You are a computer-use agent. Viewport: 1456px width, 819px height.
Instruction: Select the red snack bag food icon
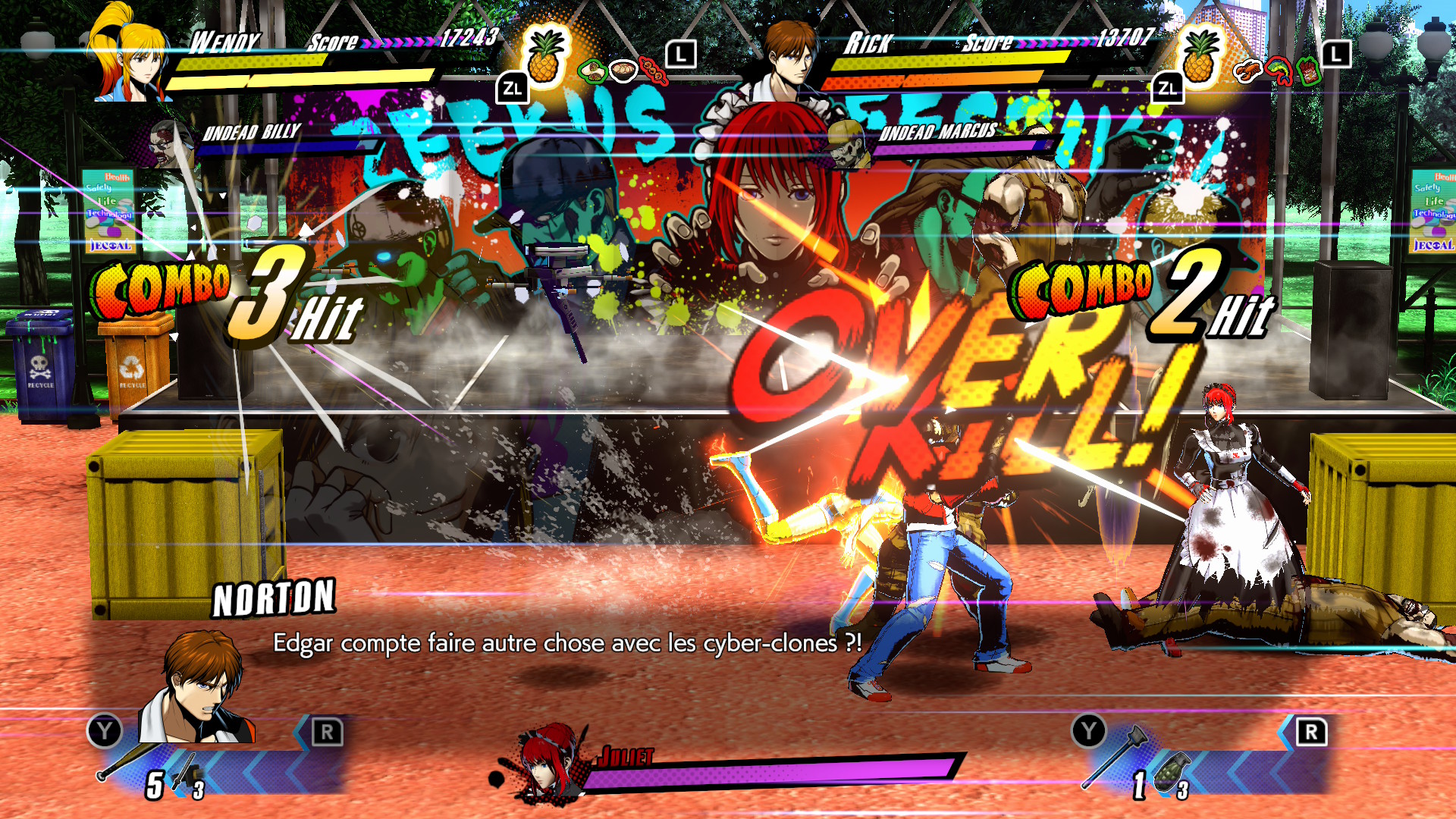coord(1309,72)
